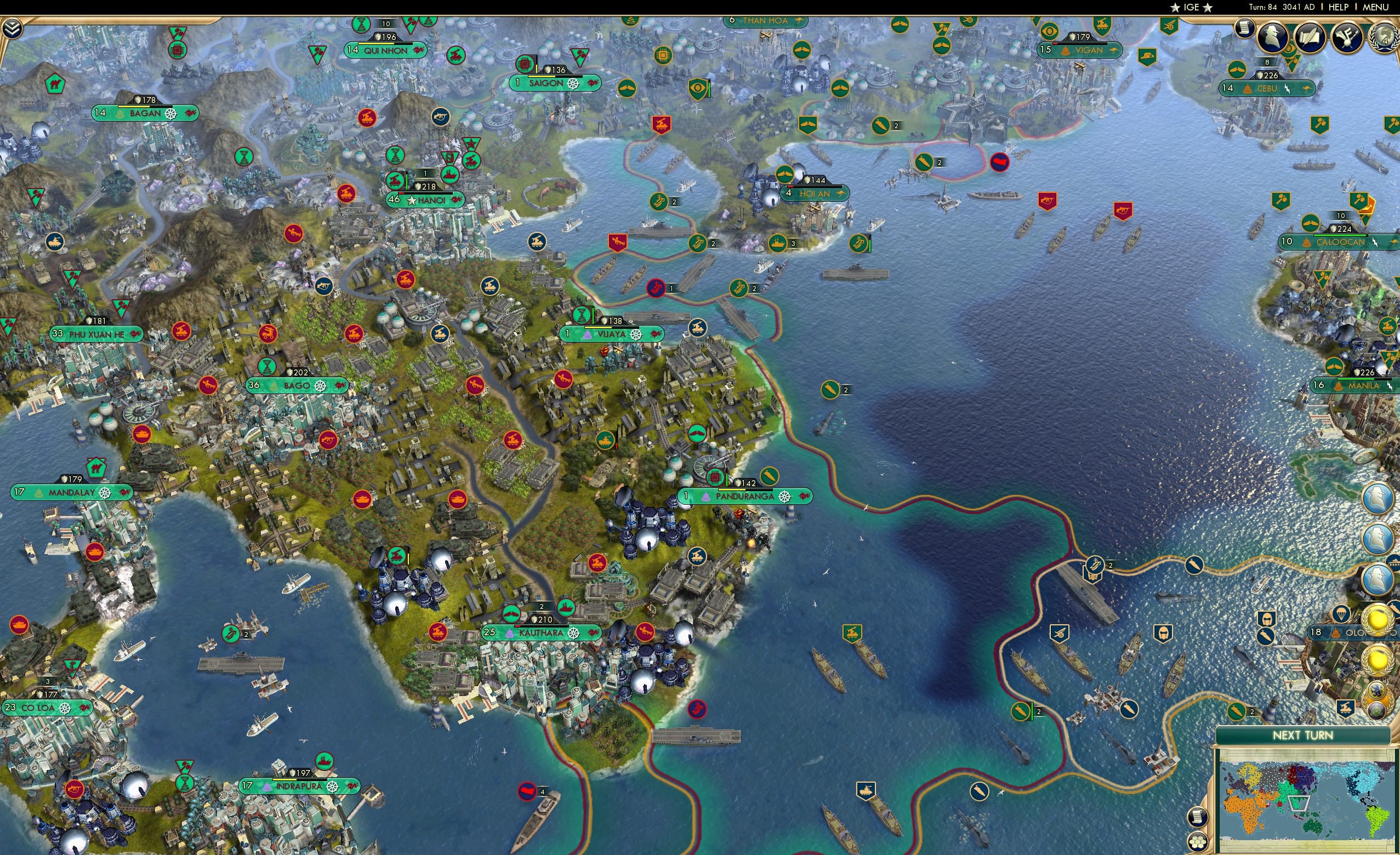Screen dimensions: 1400x855
Task: Open the HELP menu
Action: coord(1339,7)
